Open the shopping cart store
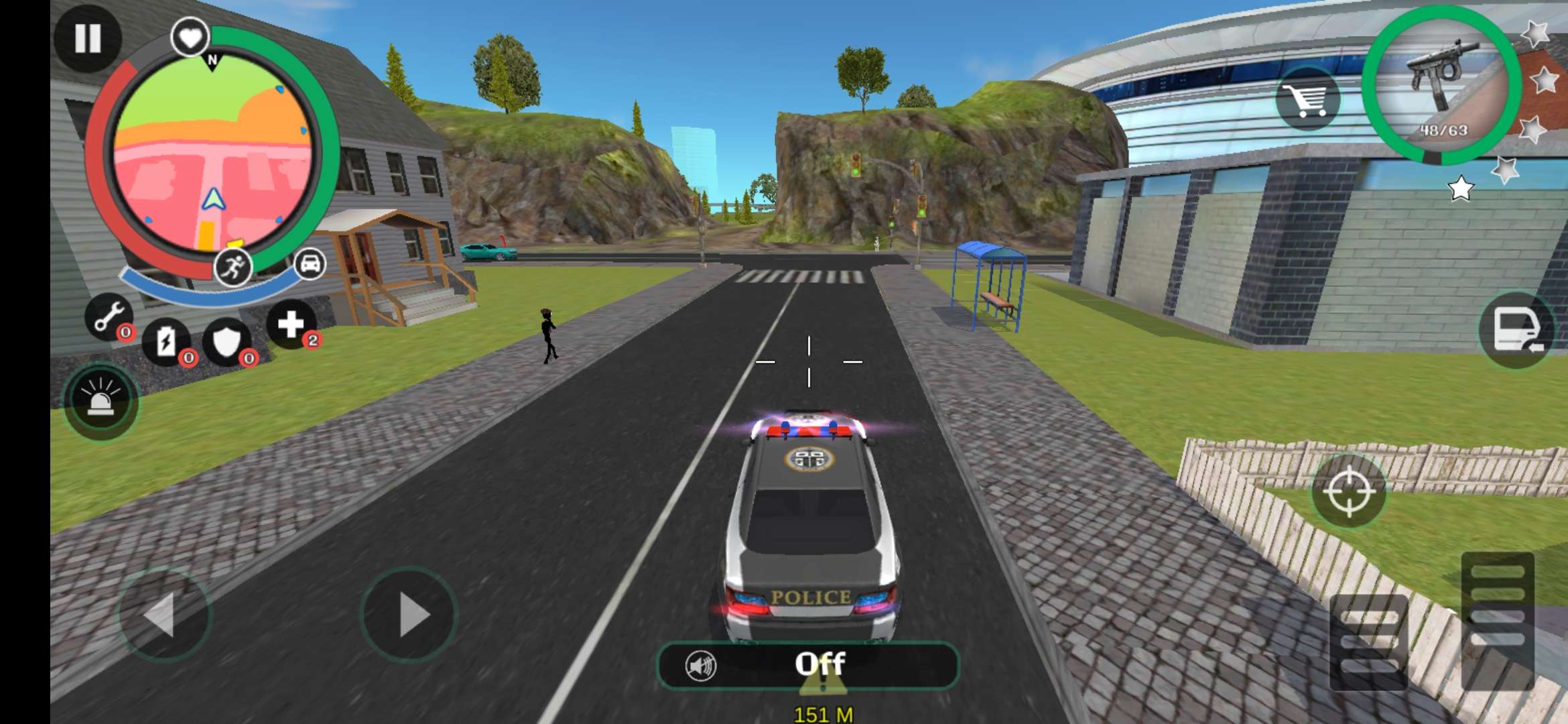The width and height of the screenshot is (1568, 724). tap(1307, 101)
